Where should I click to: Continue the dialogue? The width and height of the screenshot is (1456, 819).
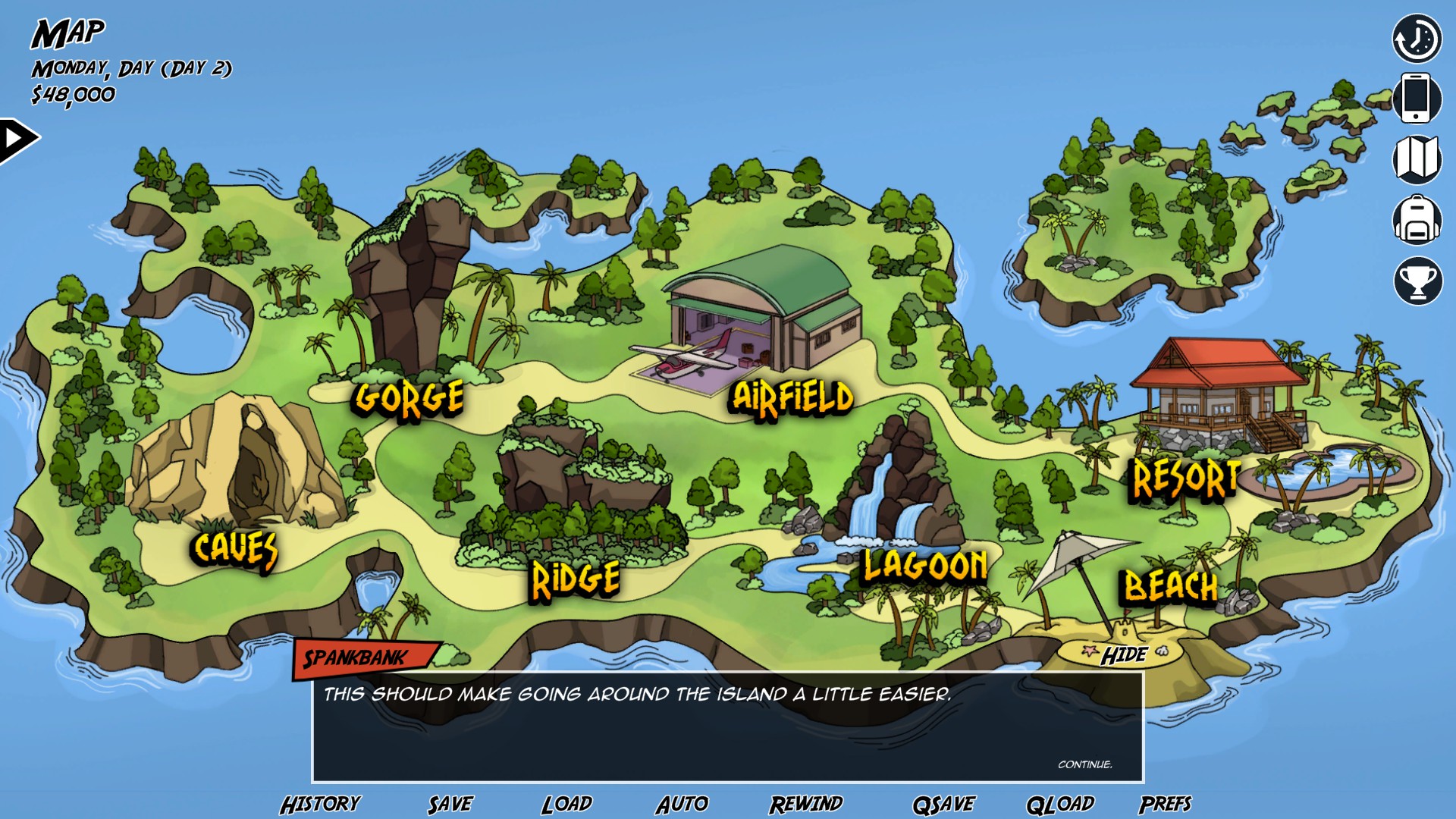point(1084,764)
